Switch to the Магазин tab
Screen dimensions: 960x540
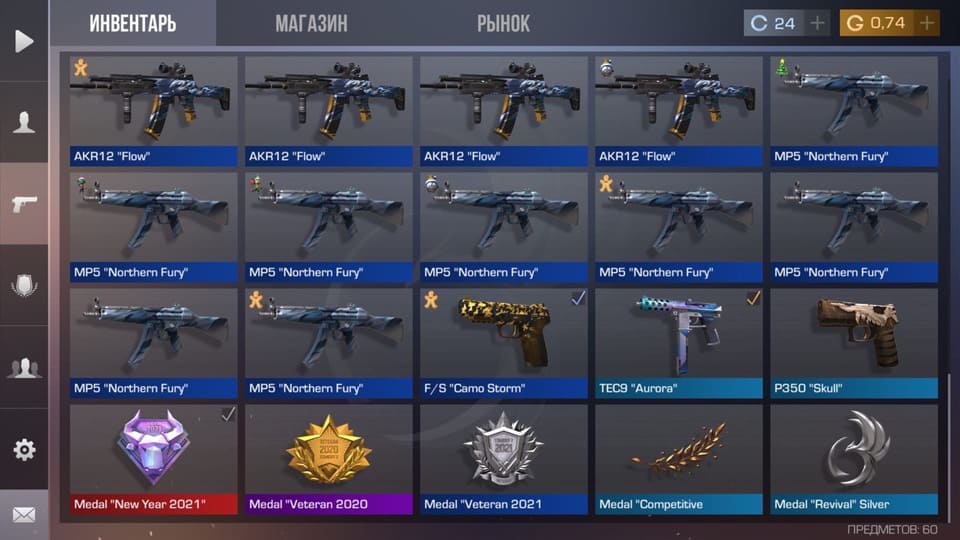click(x=311, y=23)
